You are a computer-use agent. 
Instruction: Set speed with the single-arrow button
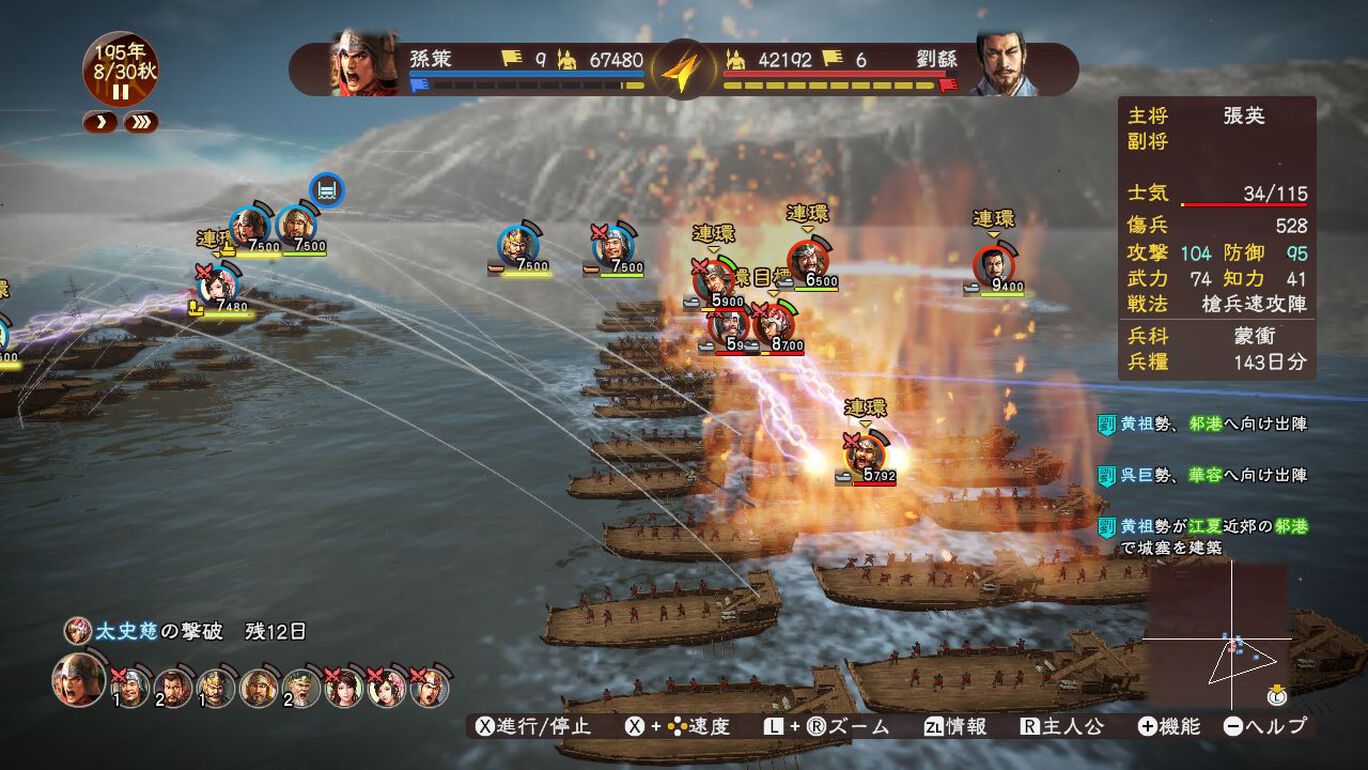pos(100,123)
